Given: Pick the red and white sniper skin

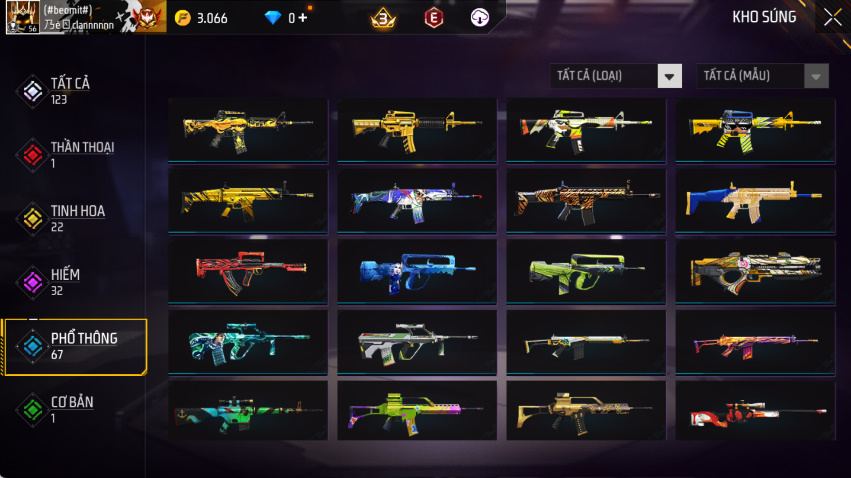Looking at the screenshot, I should pyautogui.click(x=755, y=411).
